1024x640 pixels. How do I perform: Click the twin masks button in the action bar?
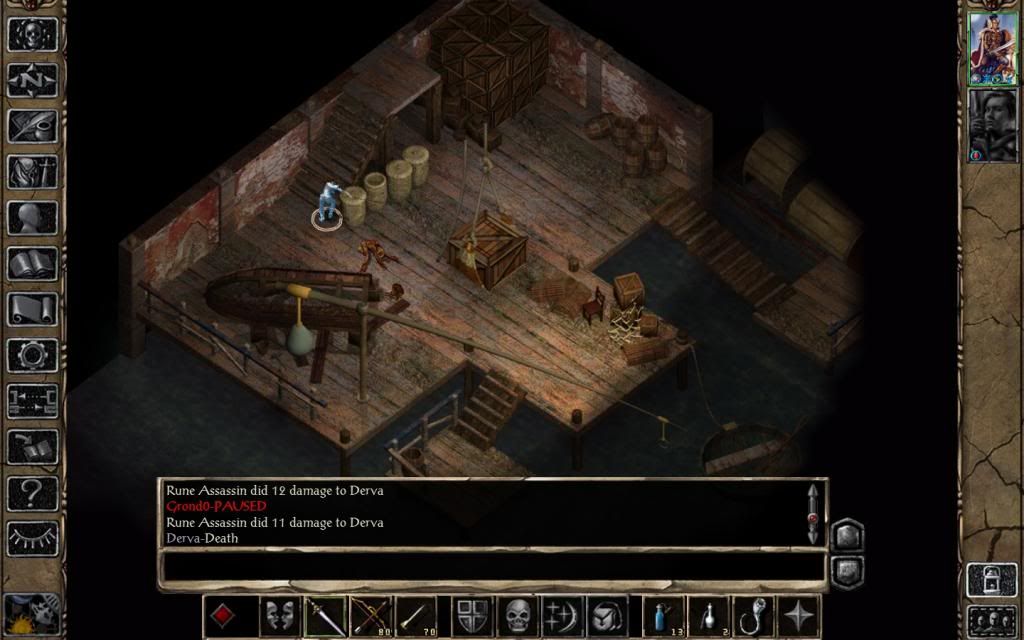click(x=281, y=615)
